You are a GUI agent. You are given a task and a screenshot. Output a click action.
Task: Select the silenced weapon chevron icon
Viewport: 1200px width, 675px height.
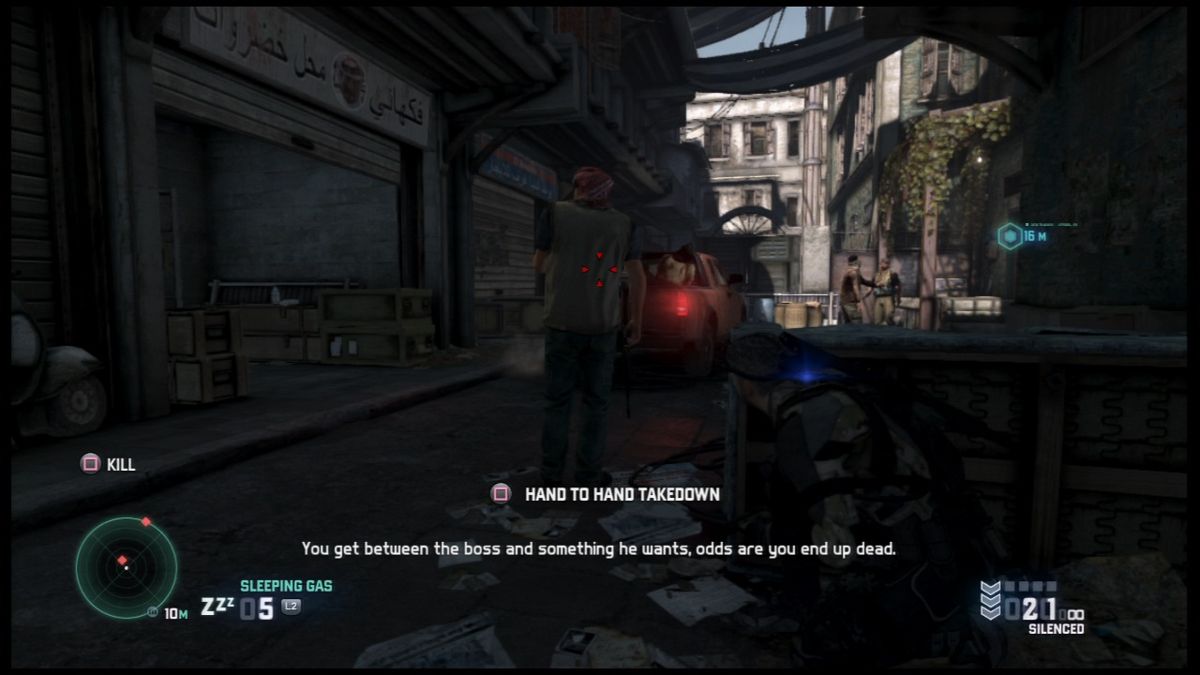click(x=990, y=600)
